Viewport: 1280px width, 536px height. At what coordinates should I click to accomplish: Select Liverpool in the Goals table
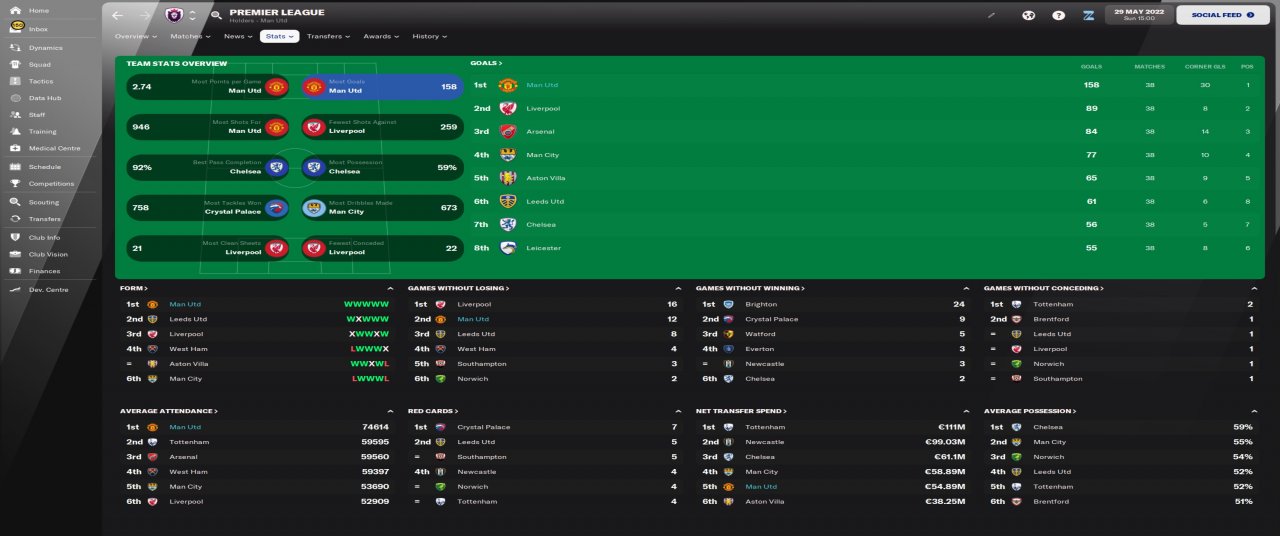click(543, 108)
